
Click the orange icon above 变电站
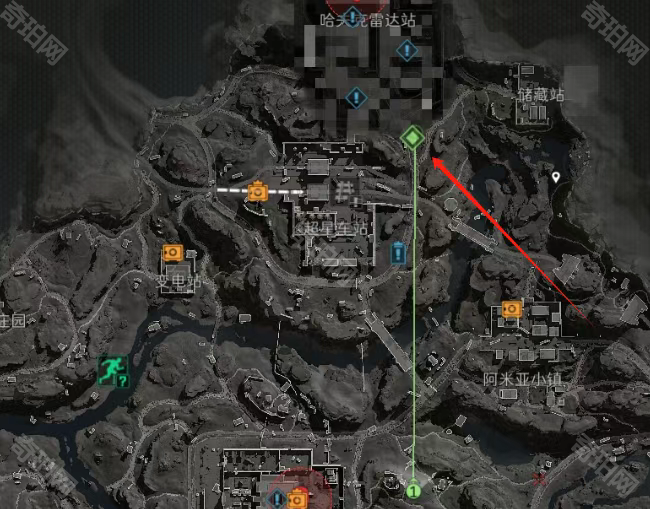click(171, 253)
